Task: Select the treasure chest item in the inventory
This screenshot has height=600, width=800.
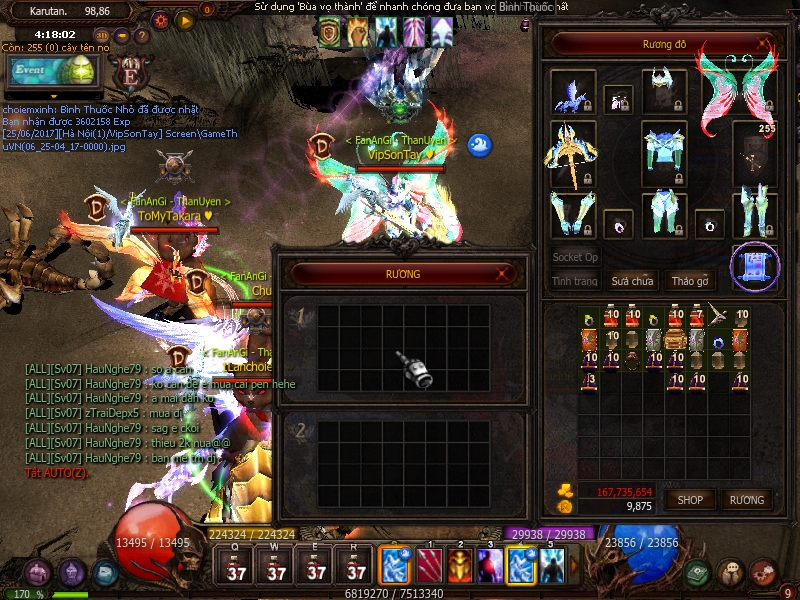Action: (x=676, y=341)
